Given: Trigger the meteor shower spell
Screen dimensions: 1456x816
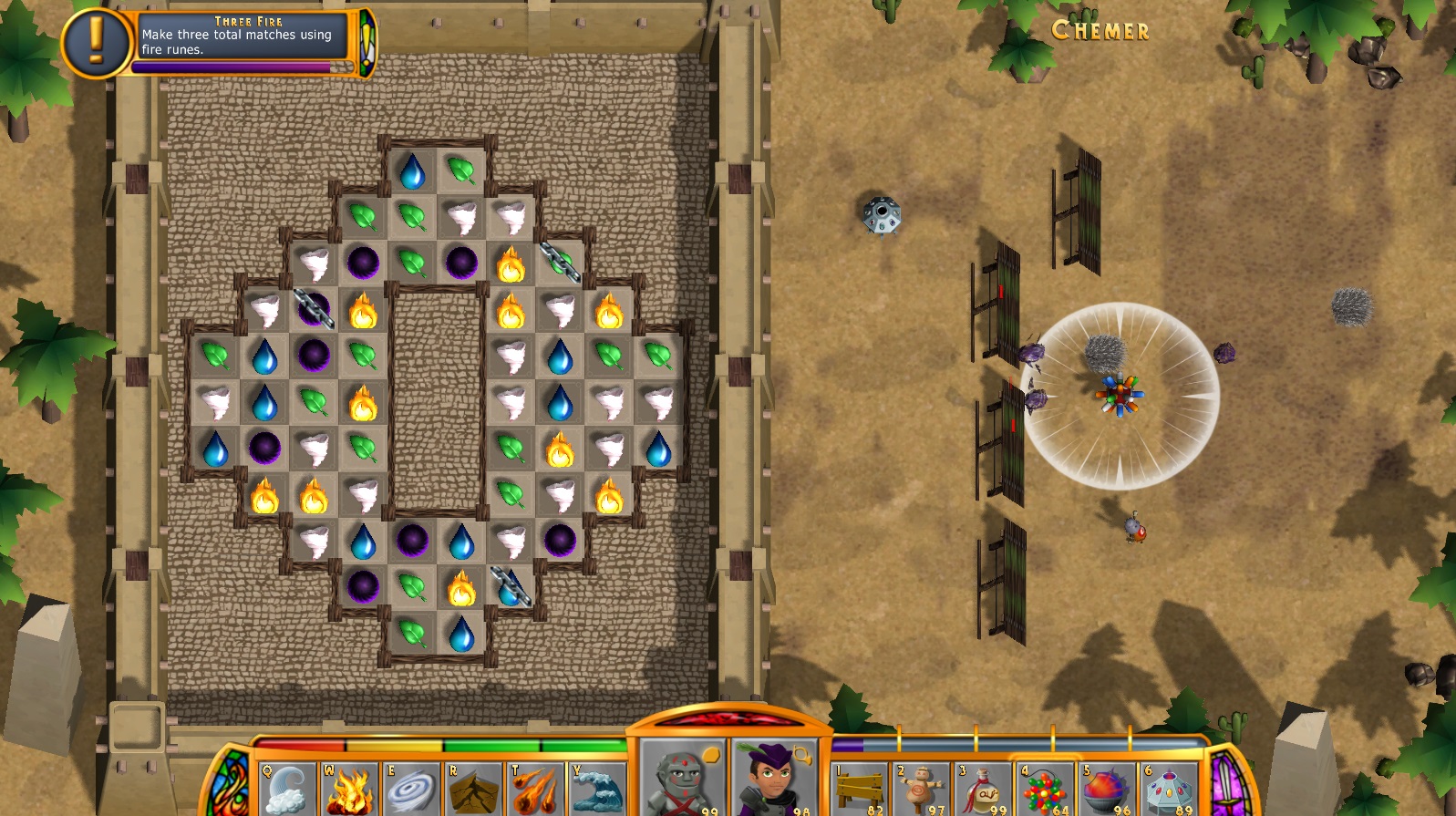Looking at the screenshot, I should [536, 790].
